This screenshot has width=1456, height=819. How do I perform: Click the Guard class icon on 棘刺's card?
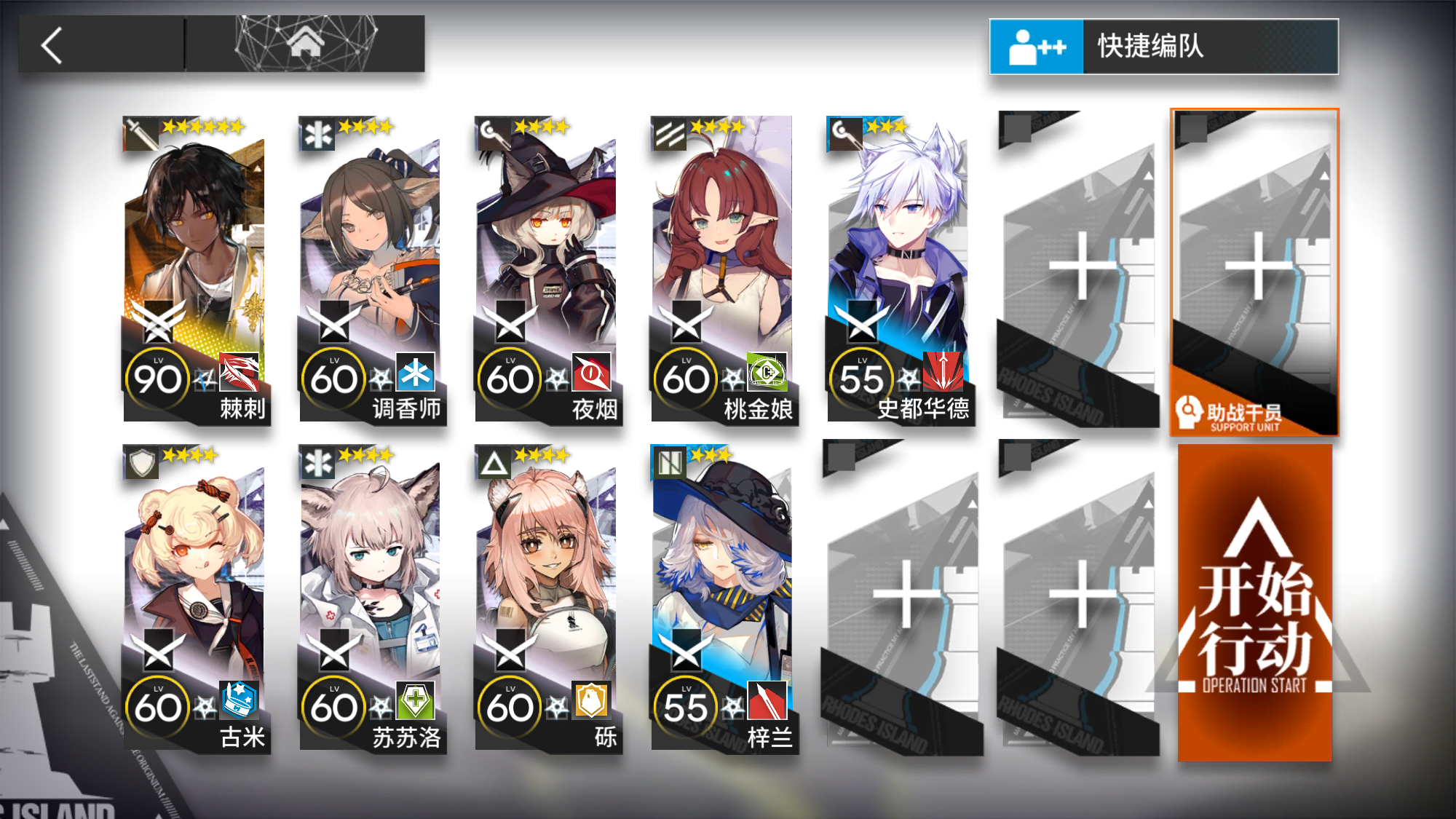(141, 133)
